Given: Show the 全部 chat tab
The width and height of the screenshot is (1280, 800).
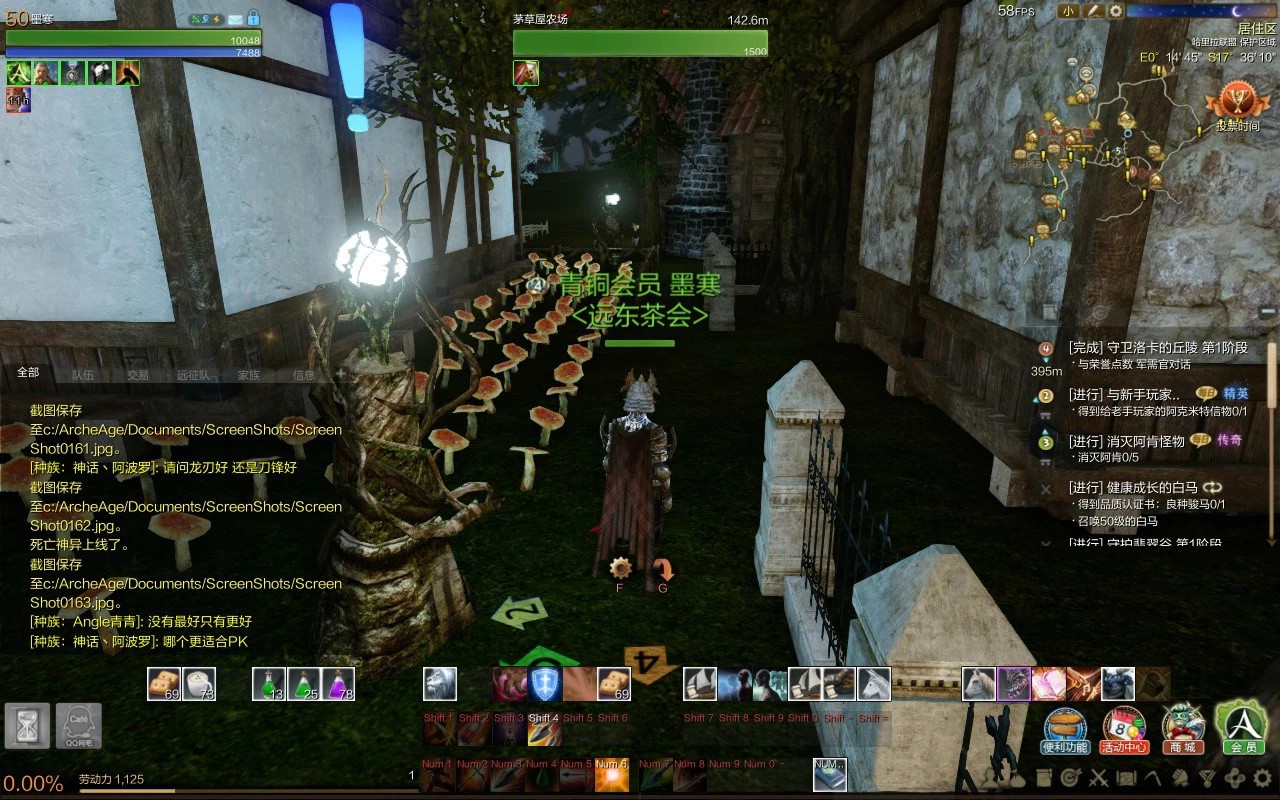Looking at the screenshot, I should coord(28,372).
